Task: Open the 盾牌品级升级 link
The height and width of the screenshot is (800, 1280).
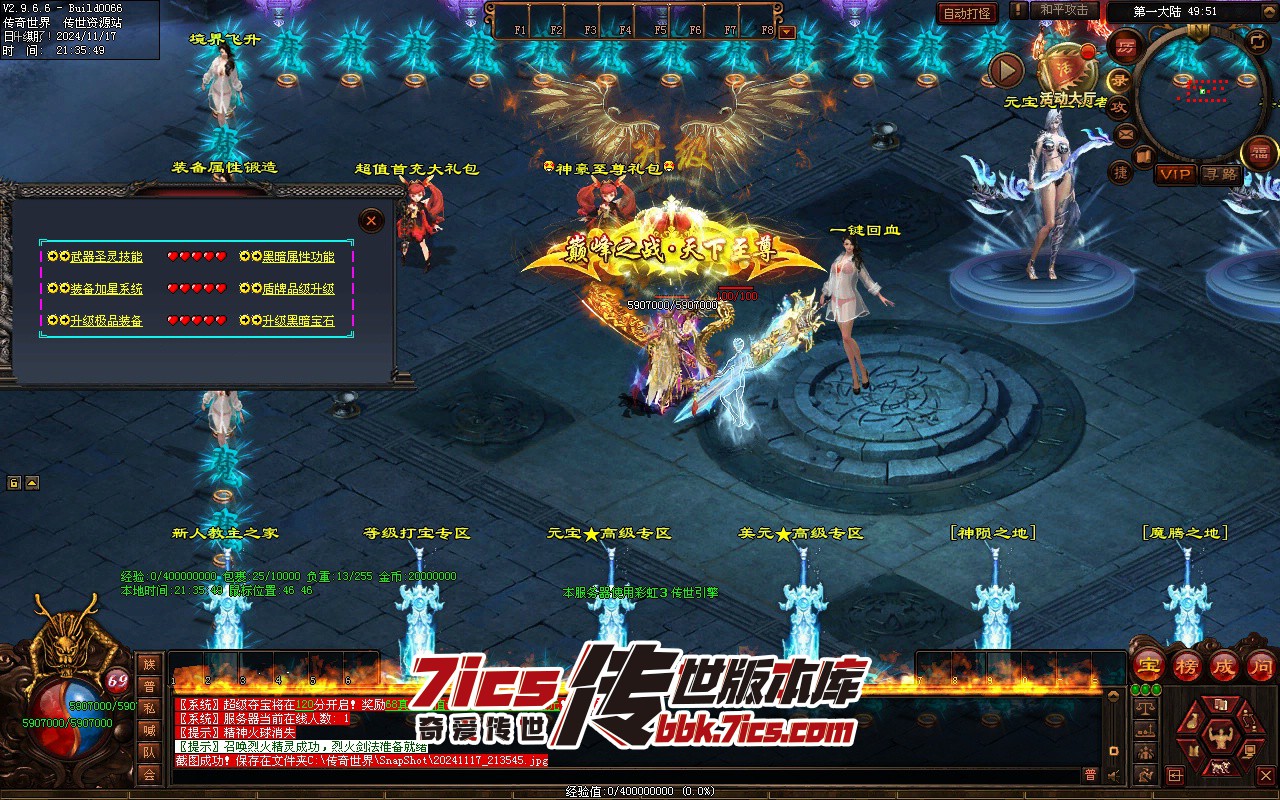Action: (x=298, y=289)
